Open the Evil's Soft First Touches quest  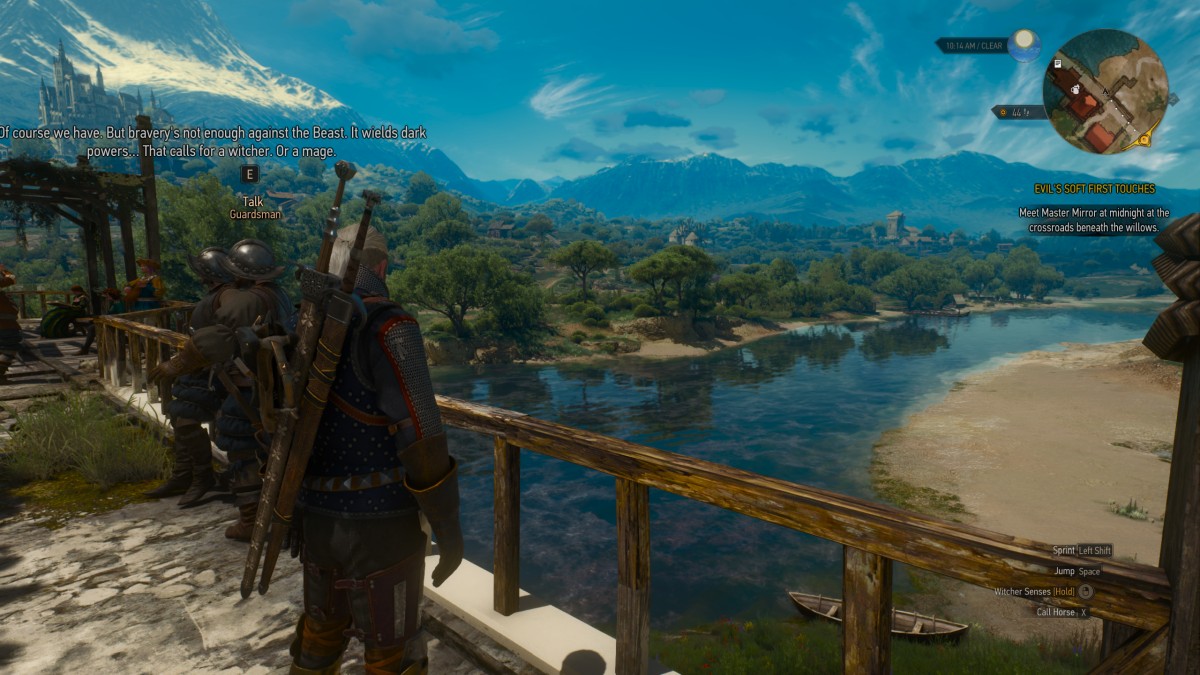1094,189
